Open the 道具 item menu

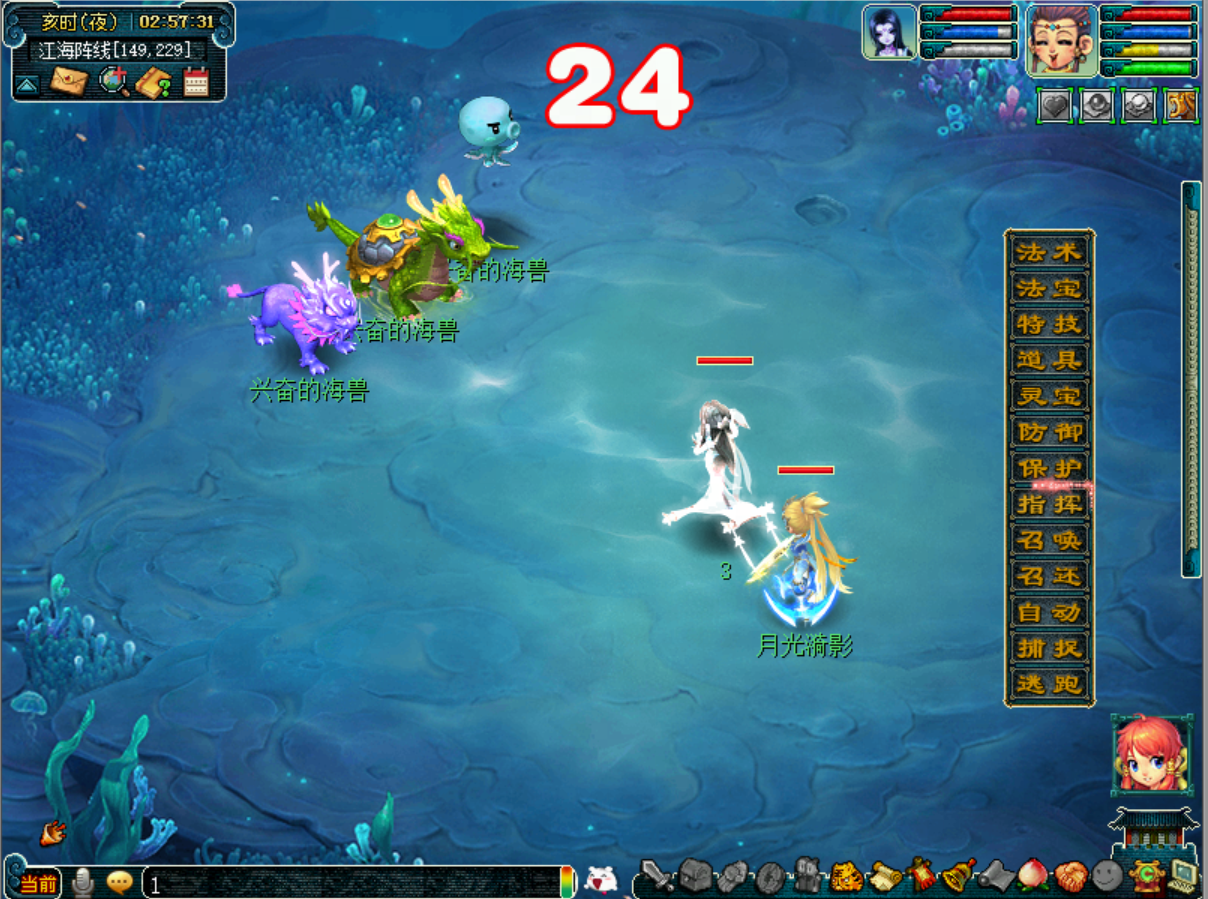tap(1049, 360)
